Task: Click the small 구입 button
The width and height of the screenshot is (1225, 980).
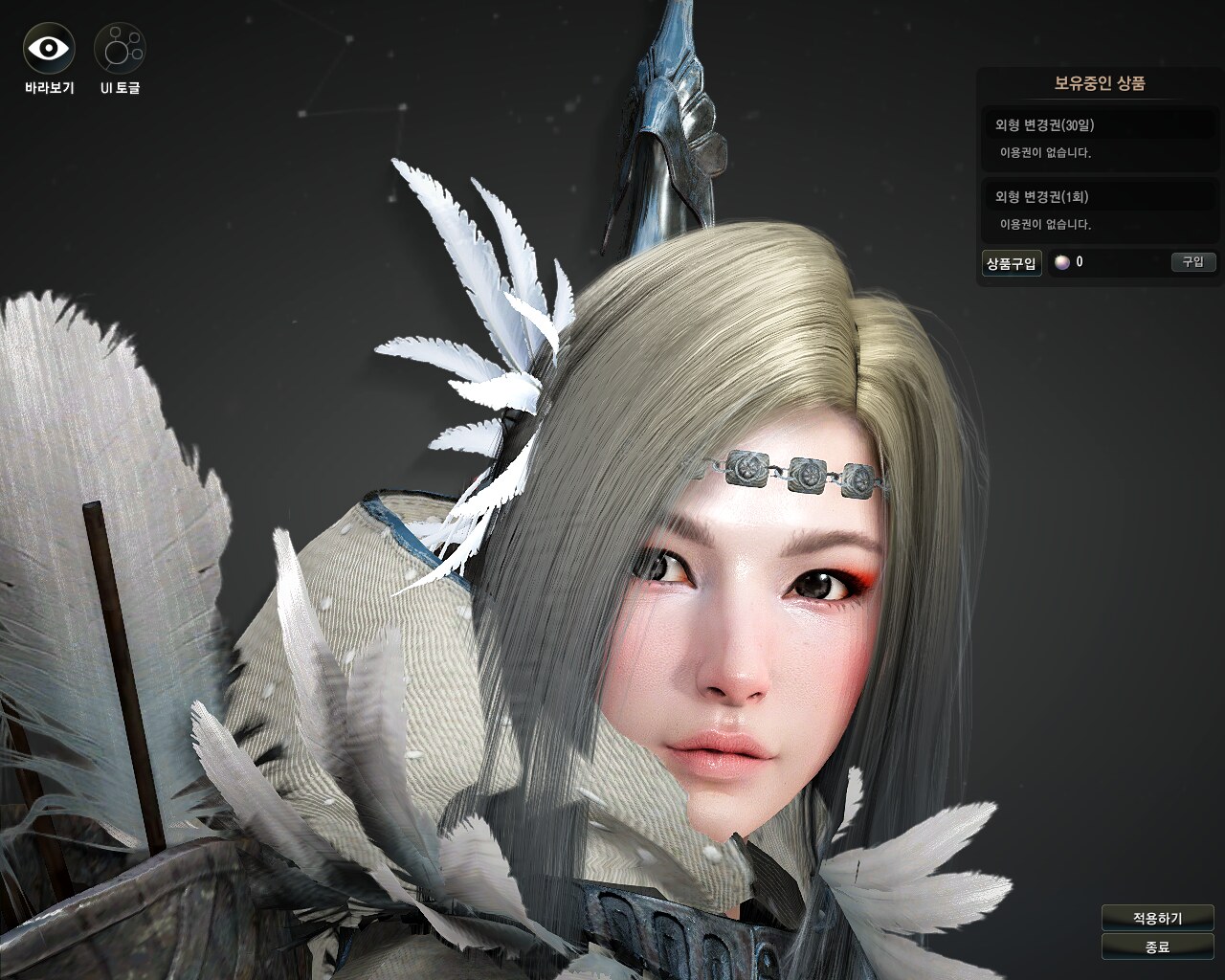Action: (1192, 262)
